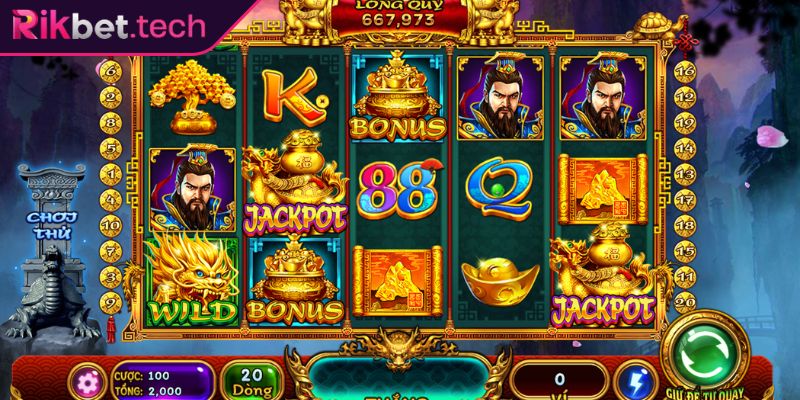The width and height of the screenshot is (800, 400).
Task: Select payline number 6 coin
Action: (113, 71)
